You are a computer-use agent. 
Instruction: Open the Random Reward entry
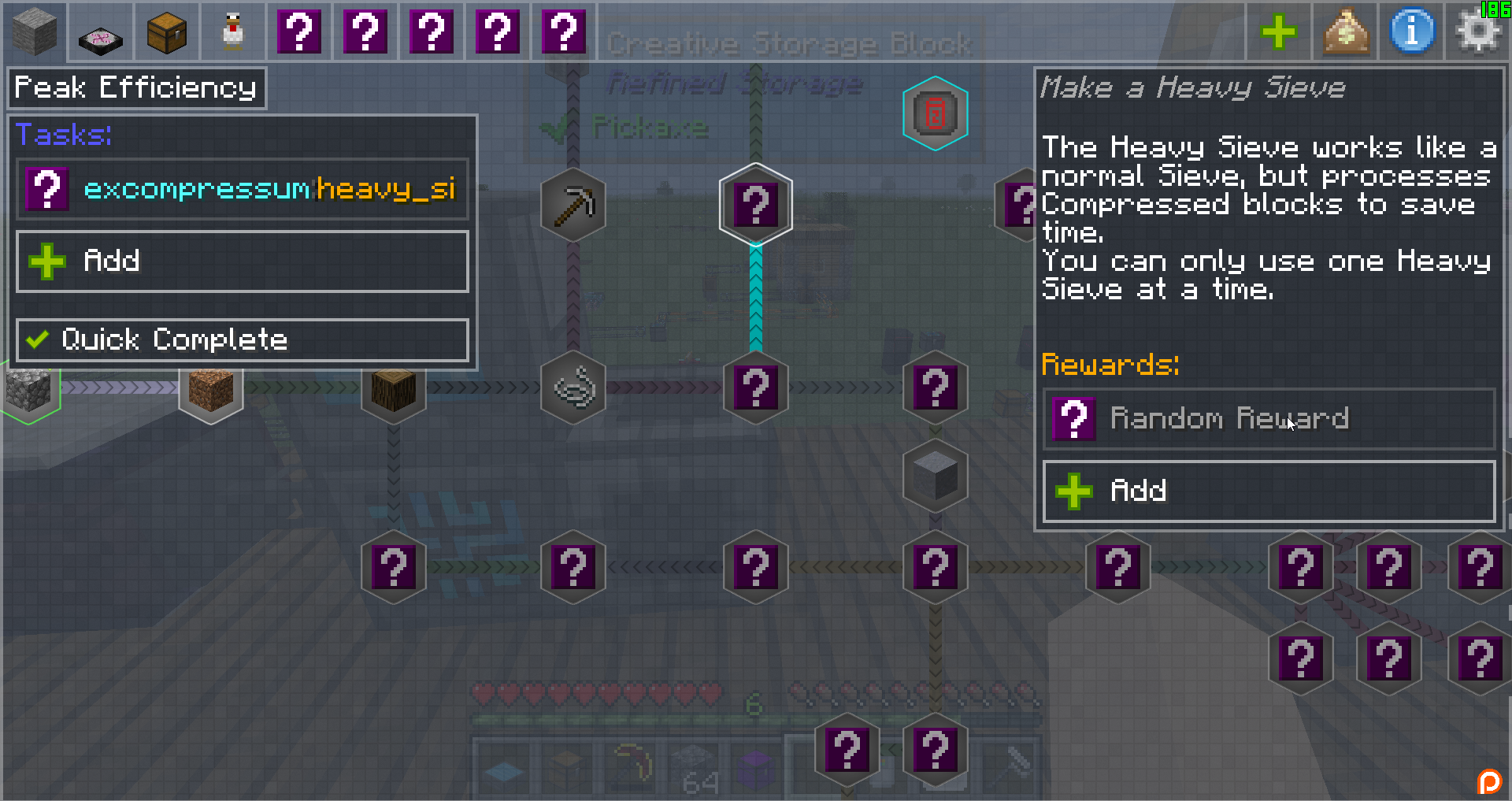[x=1268, y=419]
